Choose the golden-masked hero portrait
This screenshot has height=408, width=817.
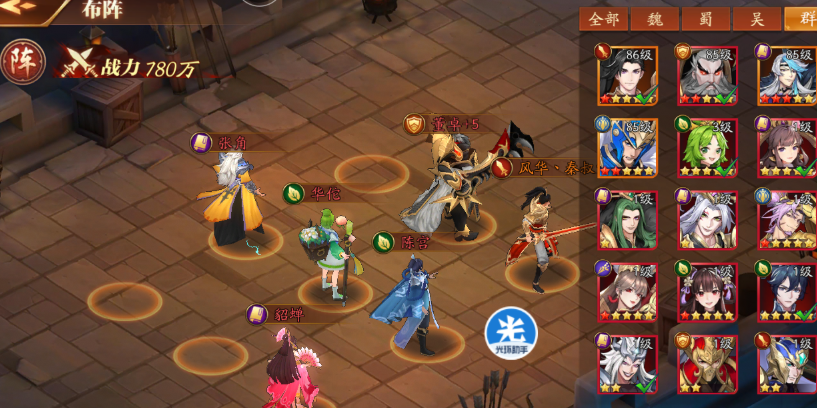[x=707, y=365]
